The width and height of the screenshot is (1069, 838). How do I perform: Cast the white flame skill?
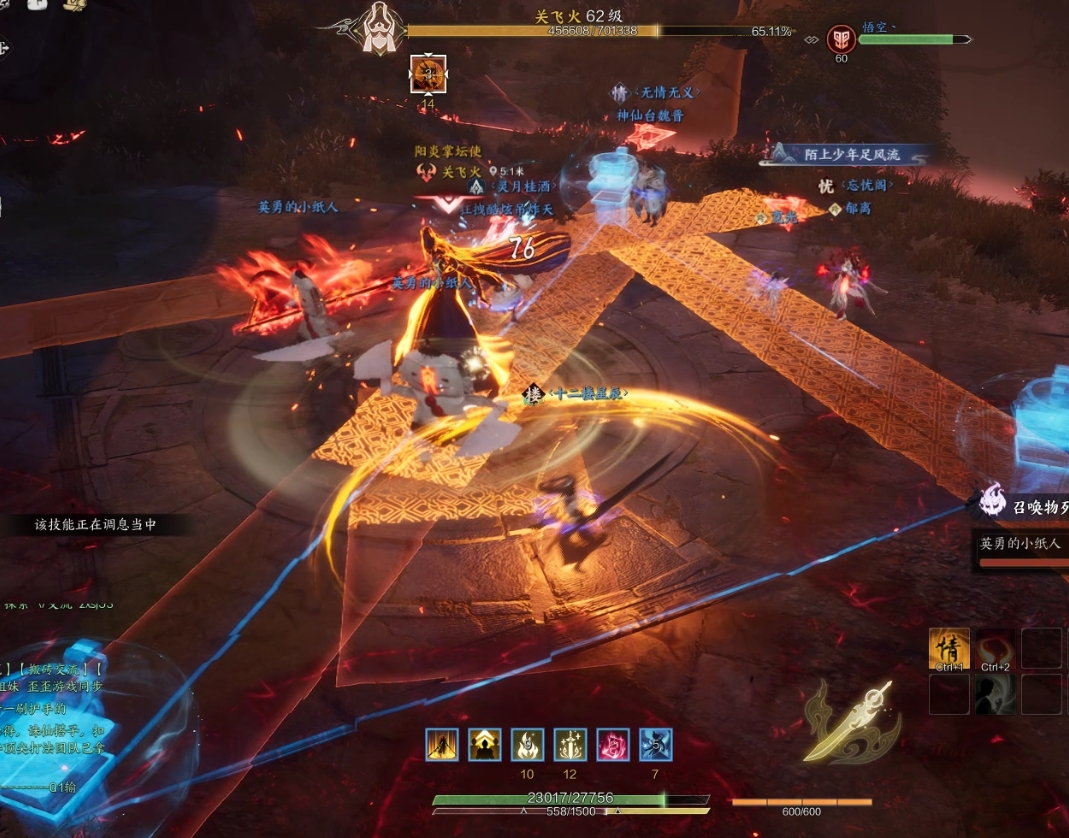528,744
